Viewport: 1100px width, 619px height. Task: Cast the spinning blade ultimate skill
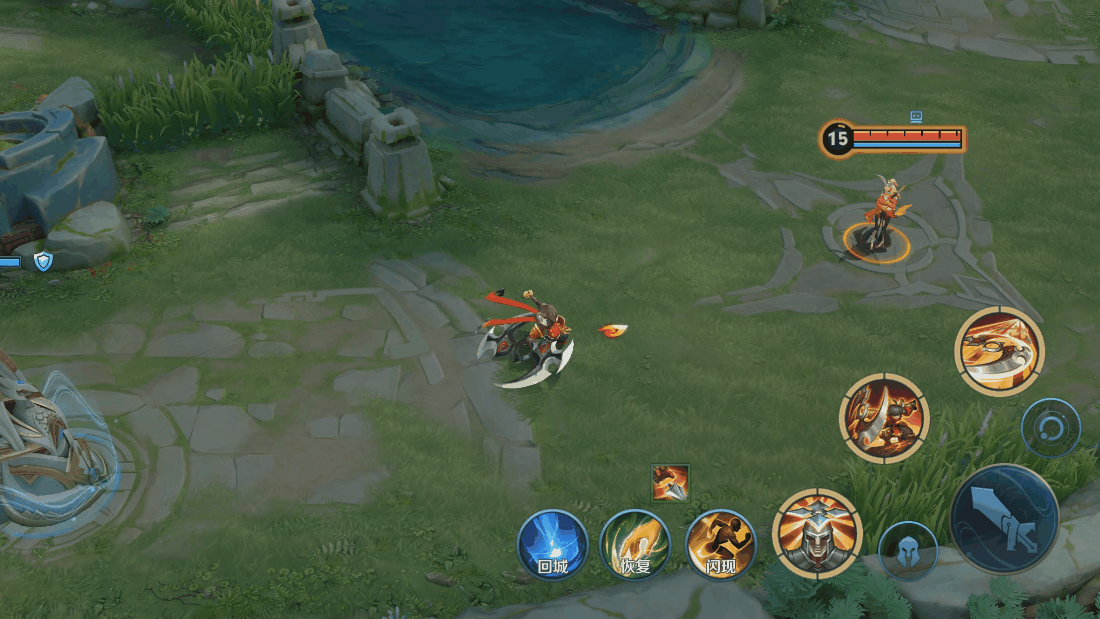point(999,351)
